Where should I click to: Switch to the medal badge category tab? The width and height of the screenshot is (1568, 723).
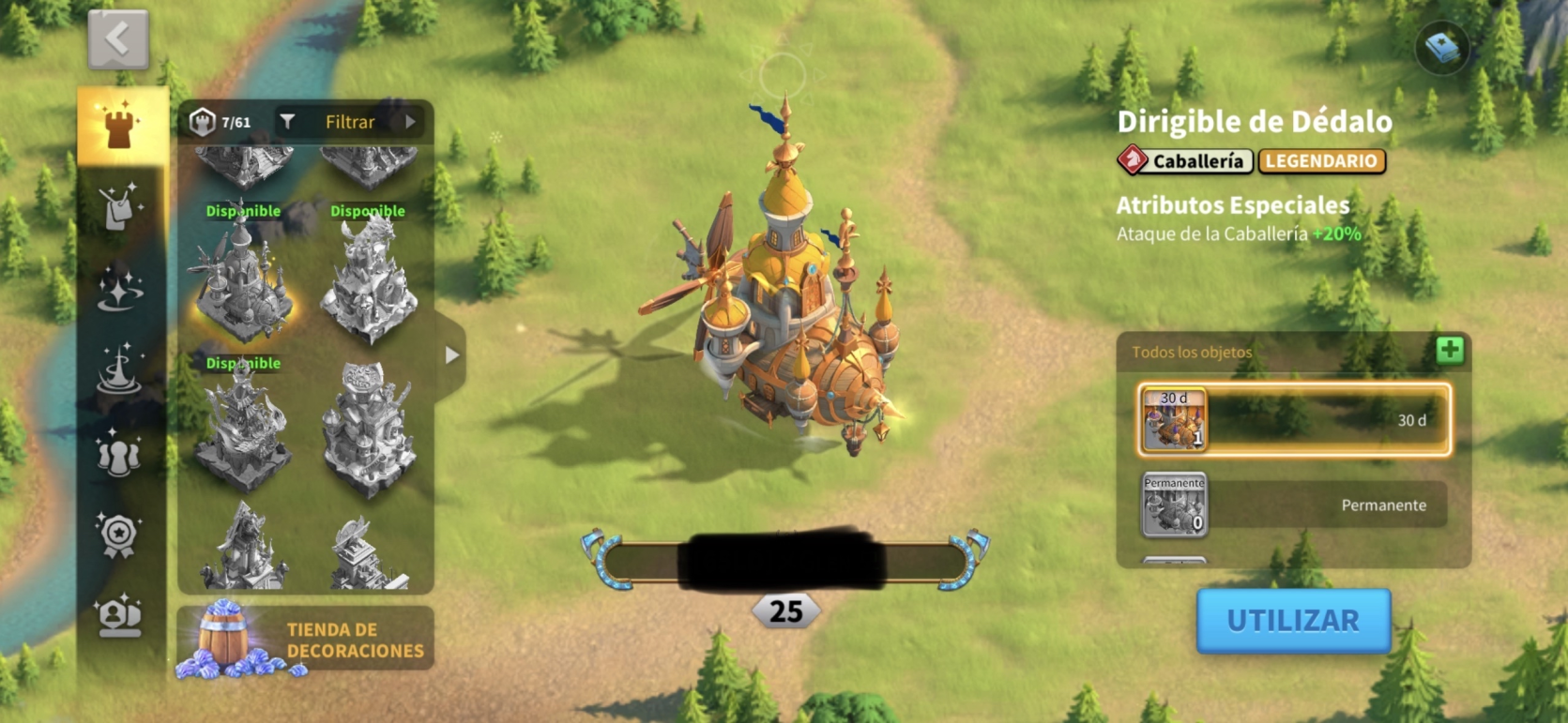point(119,535)
